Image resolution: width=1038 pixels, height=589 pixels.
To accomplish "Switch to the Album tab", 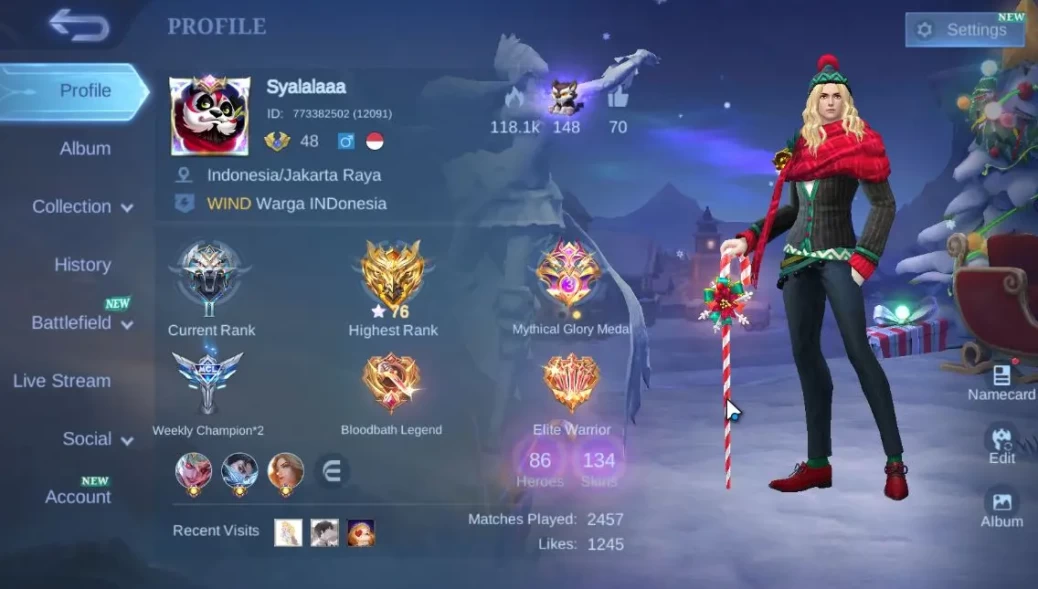I will pyautogui.click(x=85, y=148).
